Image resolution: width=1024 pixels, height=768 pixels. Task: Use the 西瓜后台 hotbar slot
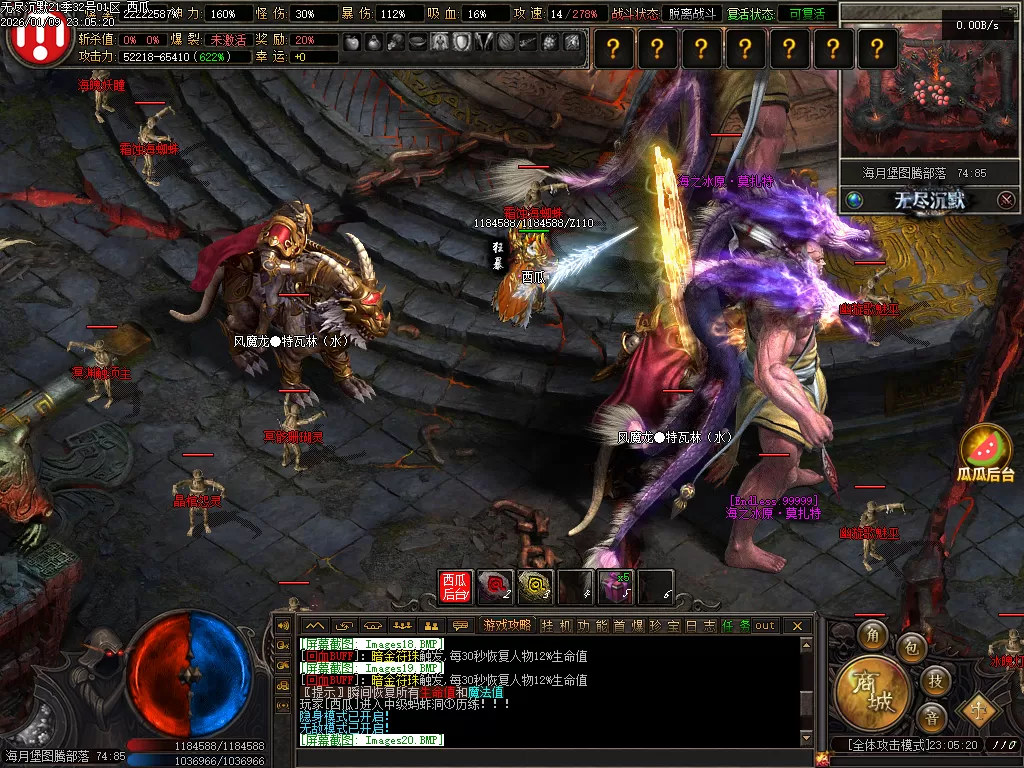click(455, 587)
